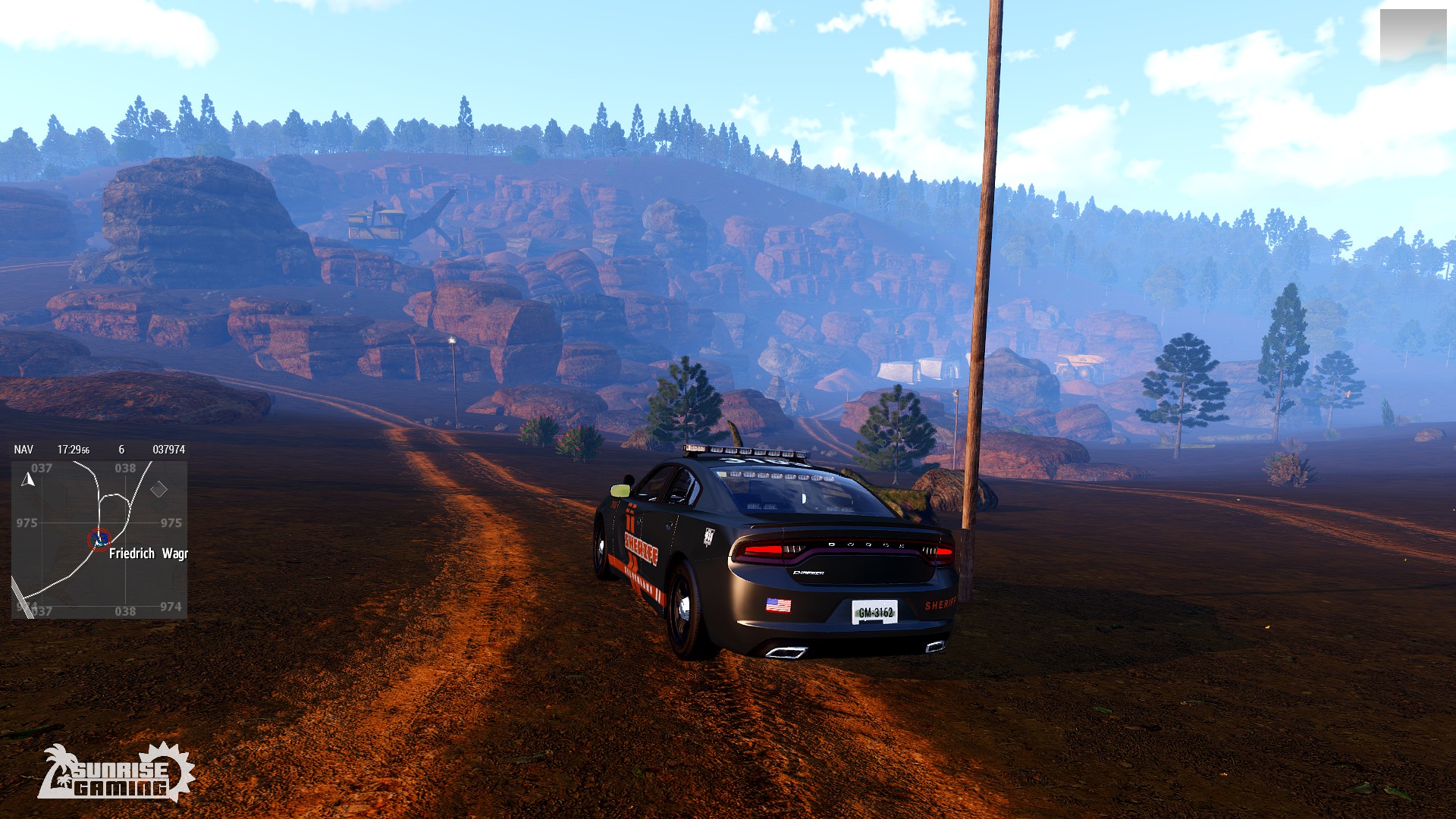Image resolution: width=1456 pixels, height=819 pixels.
Task: Select the grey diamond marker on minimap
Action: tap(158, 490)
